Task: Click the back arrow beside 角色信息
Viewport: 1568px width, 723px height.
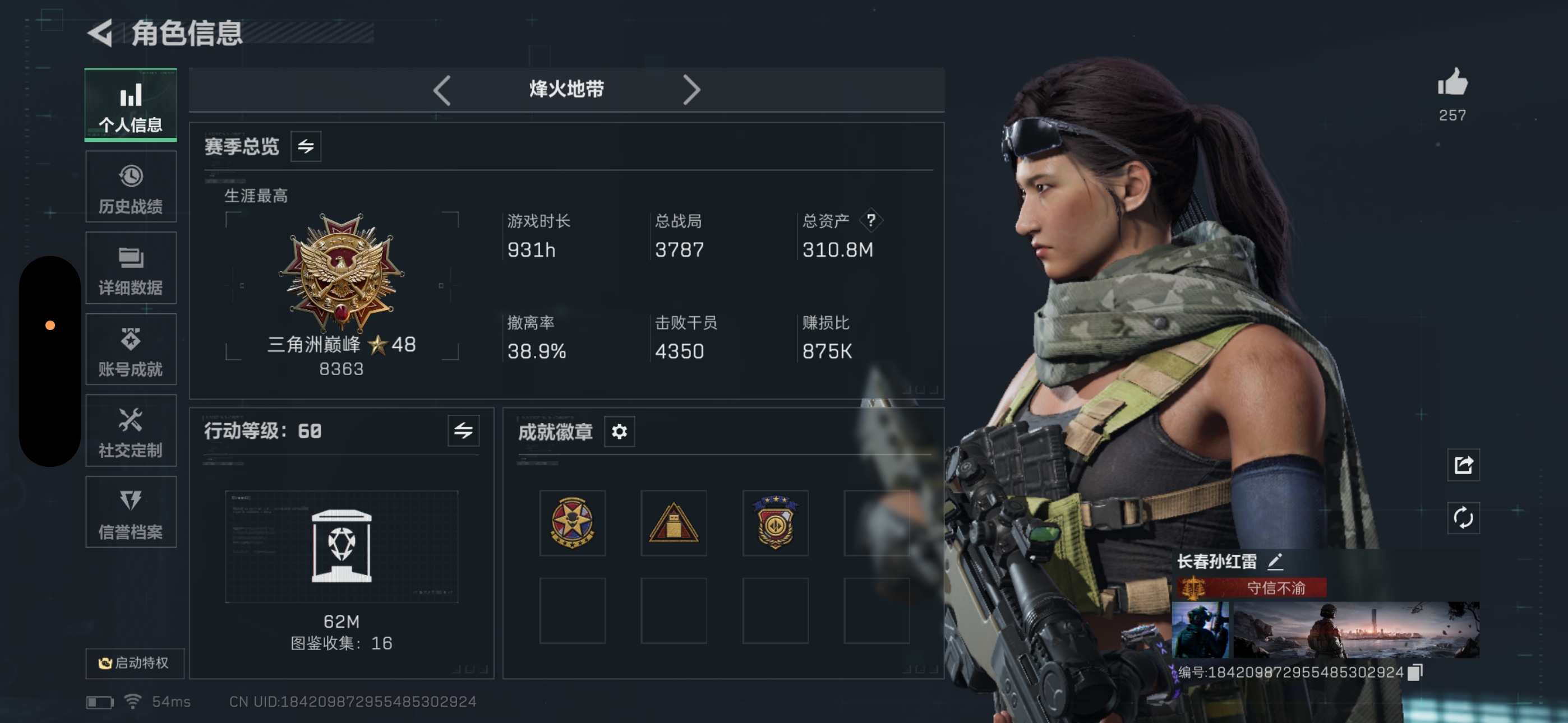Action: (101, 34)
